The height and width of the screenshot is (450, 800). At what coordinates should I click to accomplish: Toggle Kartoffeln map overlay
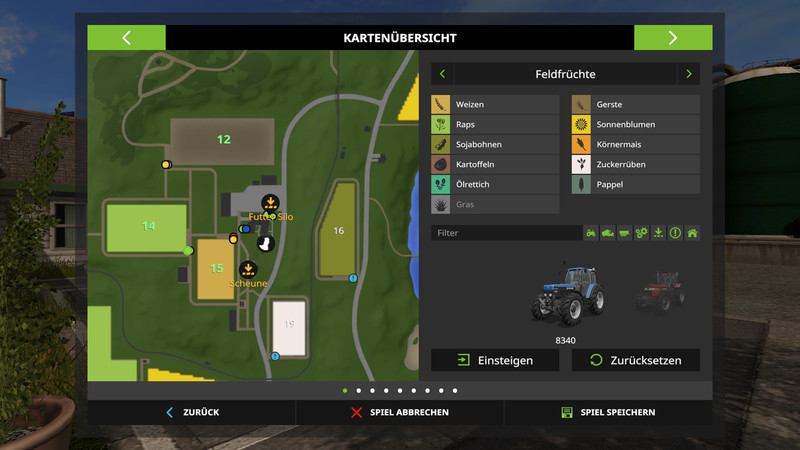(x=495, y=164)
